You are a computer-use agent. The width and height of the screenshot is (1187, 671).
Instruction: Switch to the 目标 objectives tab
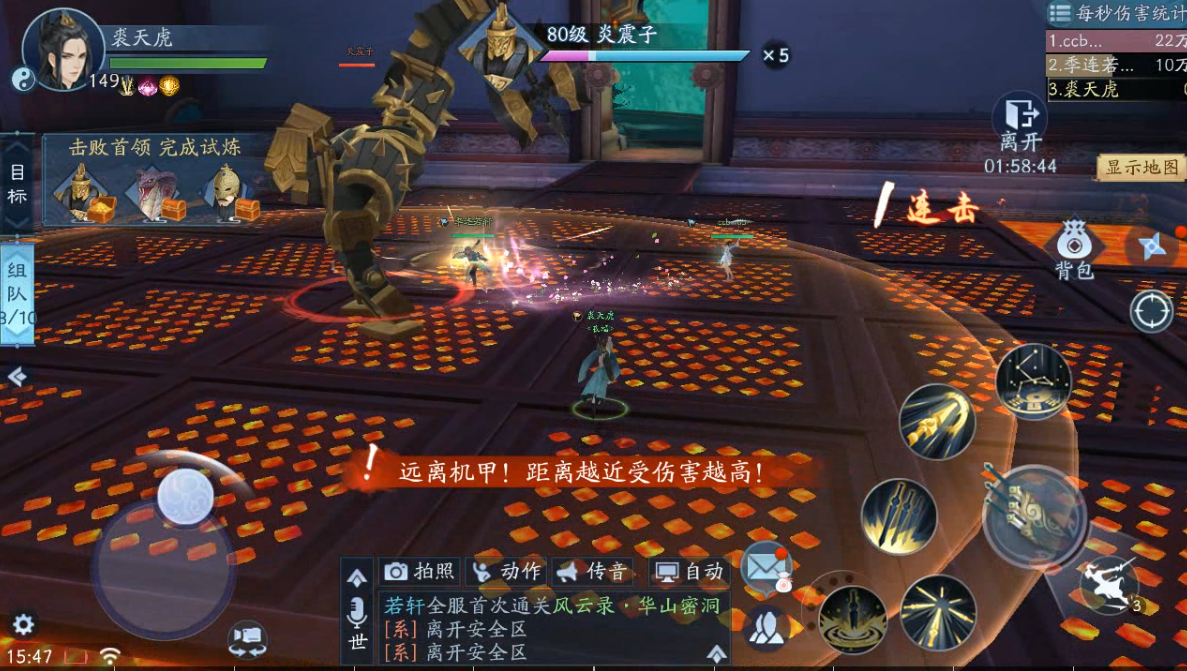click(17, 183)
